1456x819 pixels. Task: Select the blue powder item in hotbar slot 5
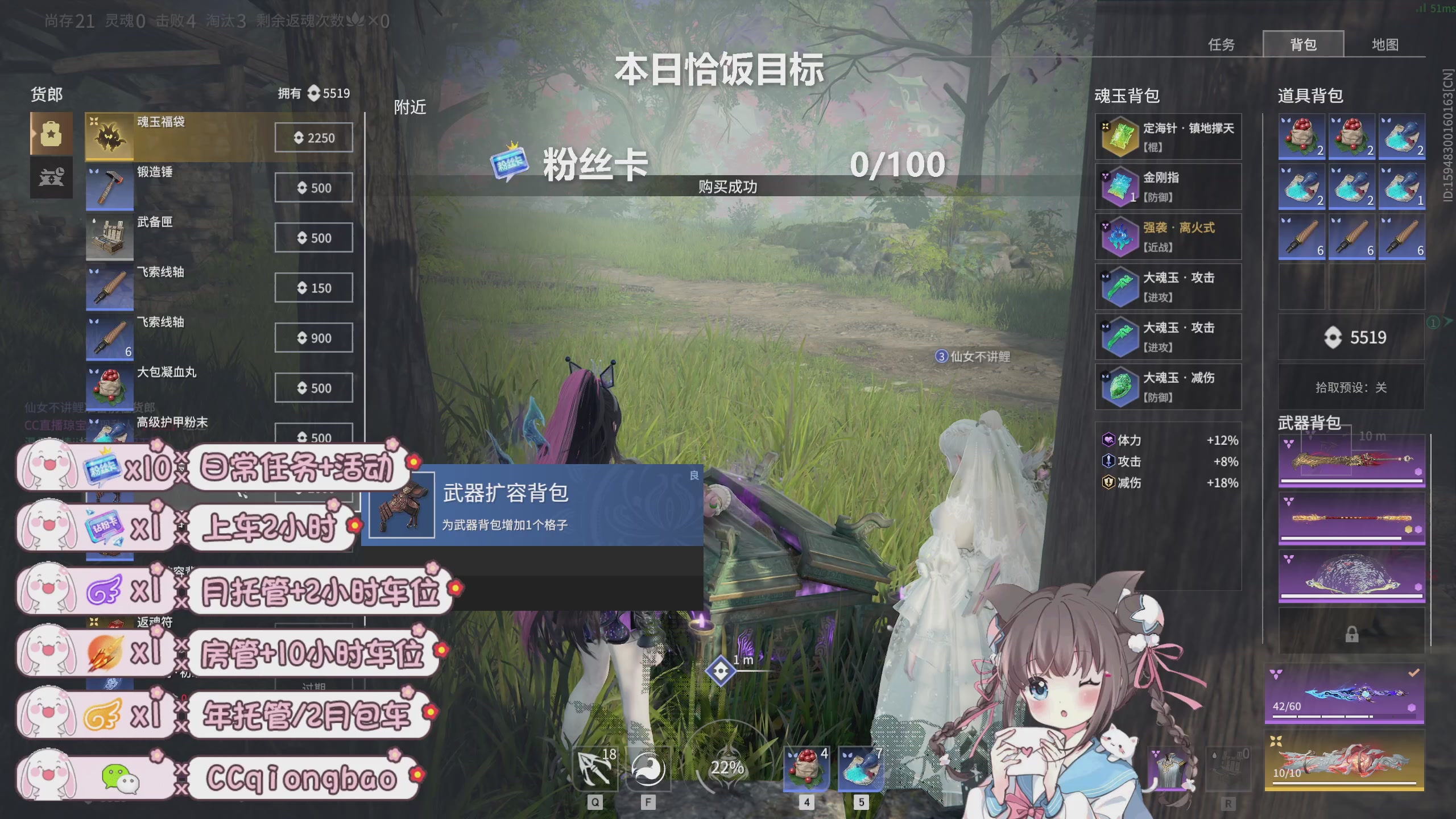860,769
